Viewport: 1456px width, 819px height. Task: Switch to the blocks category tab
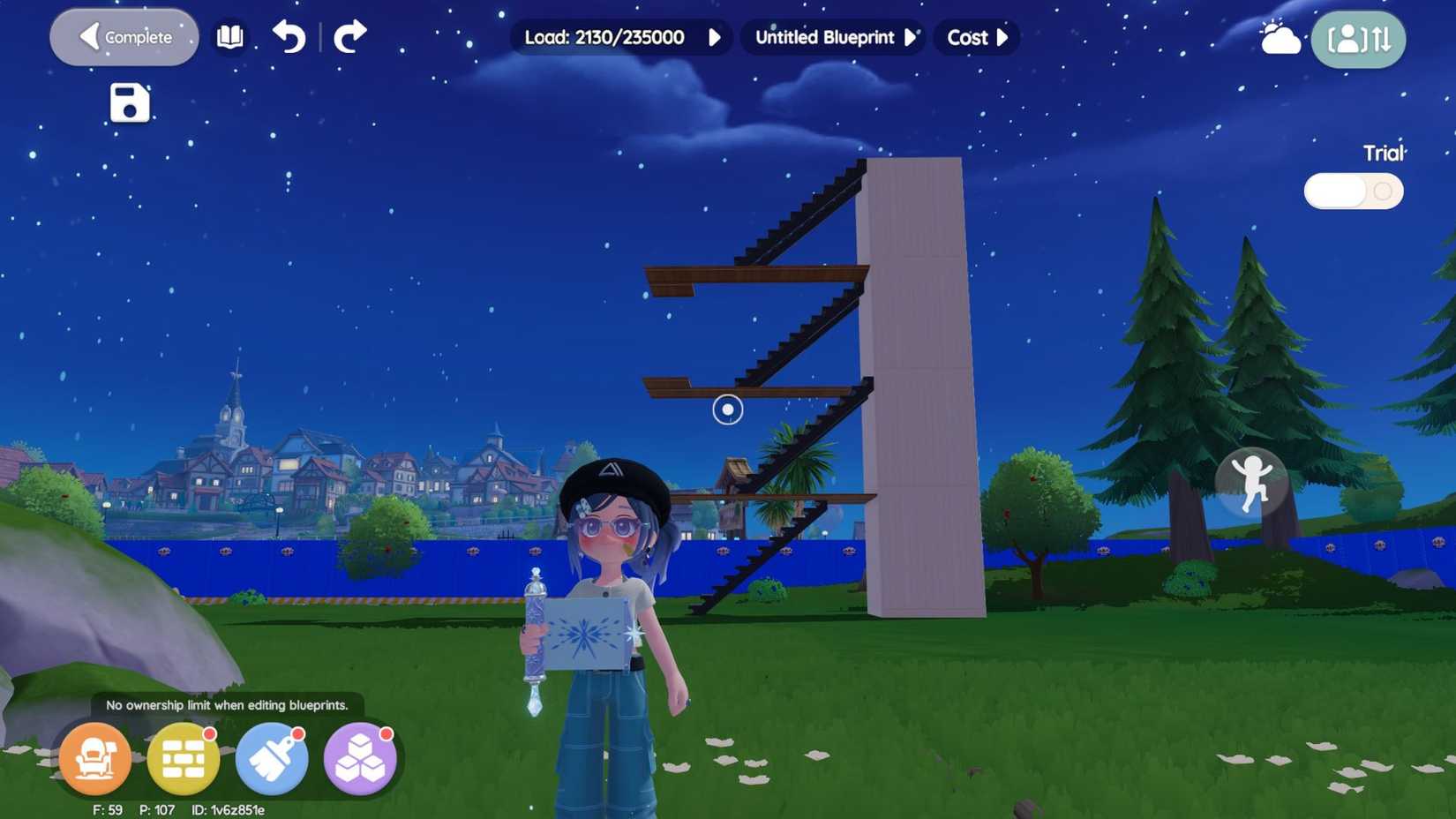coord(360,759)
